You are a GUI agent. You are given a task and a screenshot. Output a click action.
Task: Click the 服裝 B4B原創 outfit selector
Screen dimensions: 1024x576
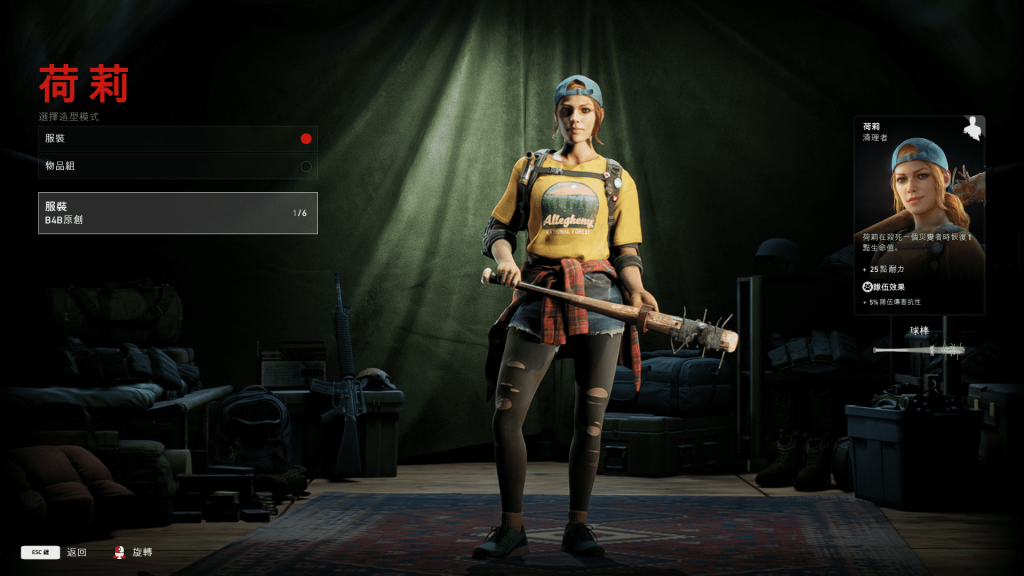click(177, 213)
